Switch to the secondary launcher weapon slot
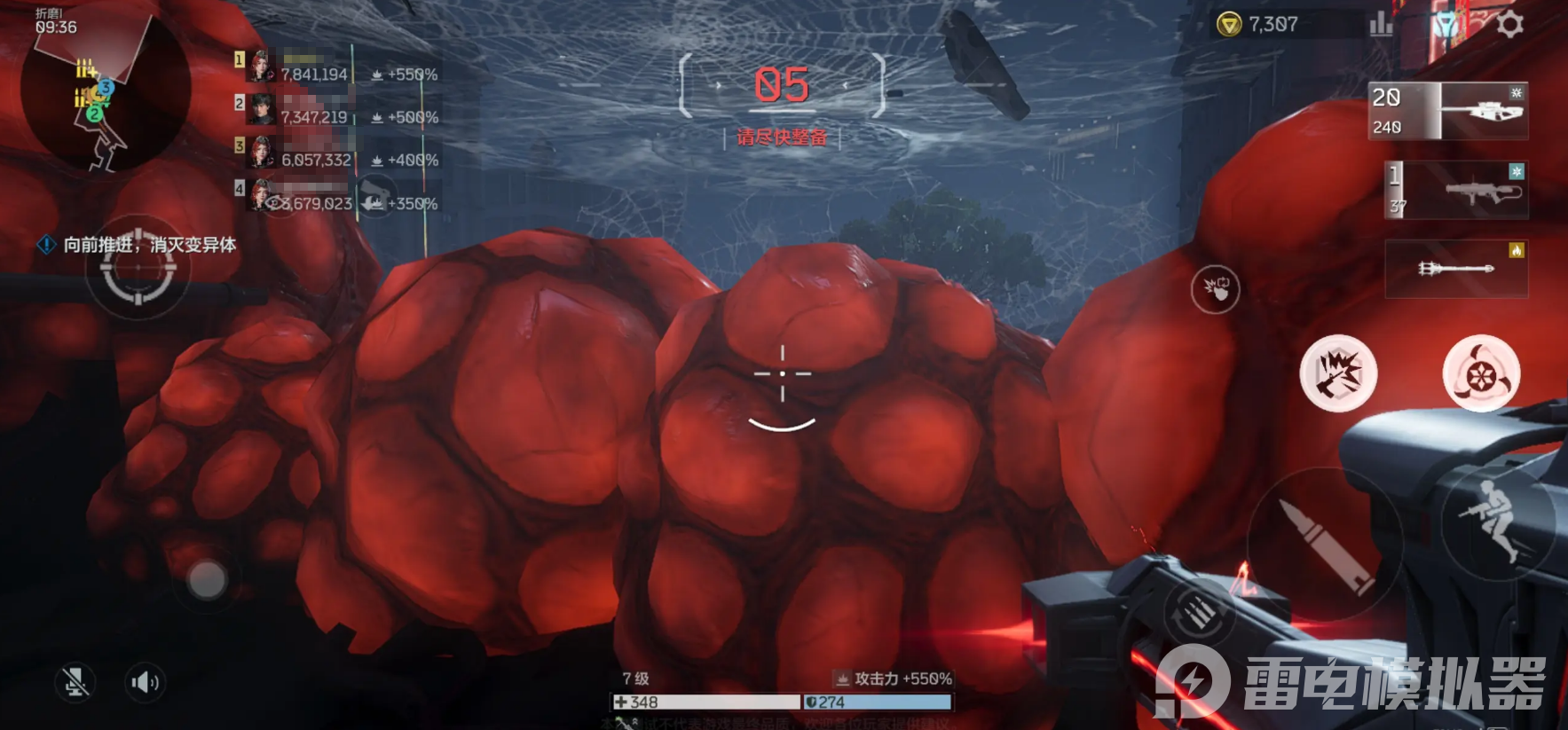The height and width of the screenshot is (730, 1568). (x=1456, y=191)
